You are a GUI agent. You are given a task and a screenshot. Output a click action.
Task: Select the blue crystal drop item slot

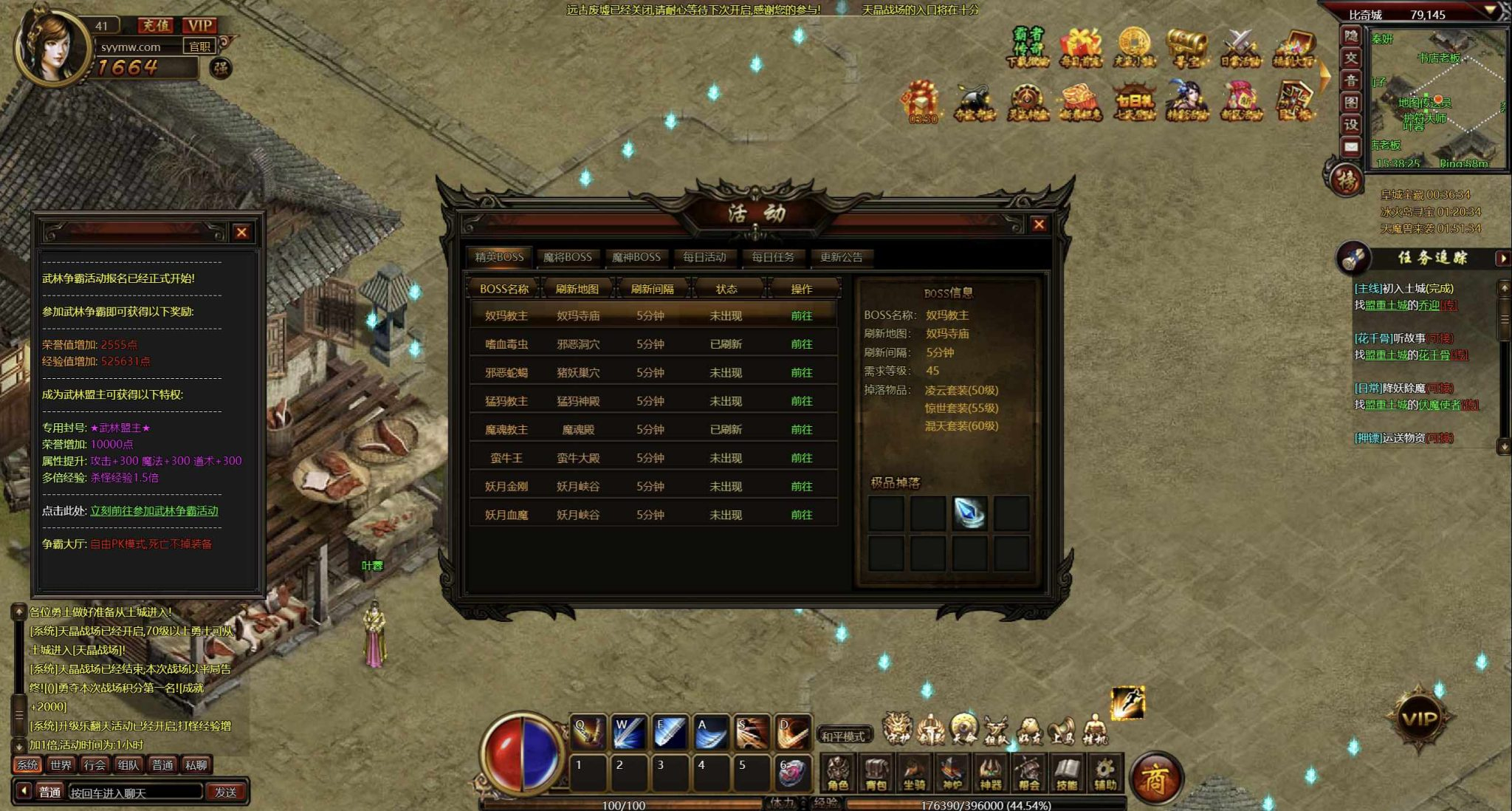pyautogui.click(x=969, y=513)
